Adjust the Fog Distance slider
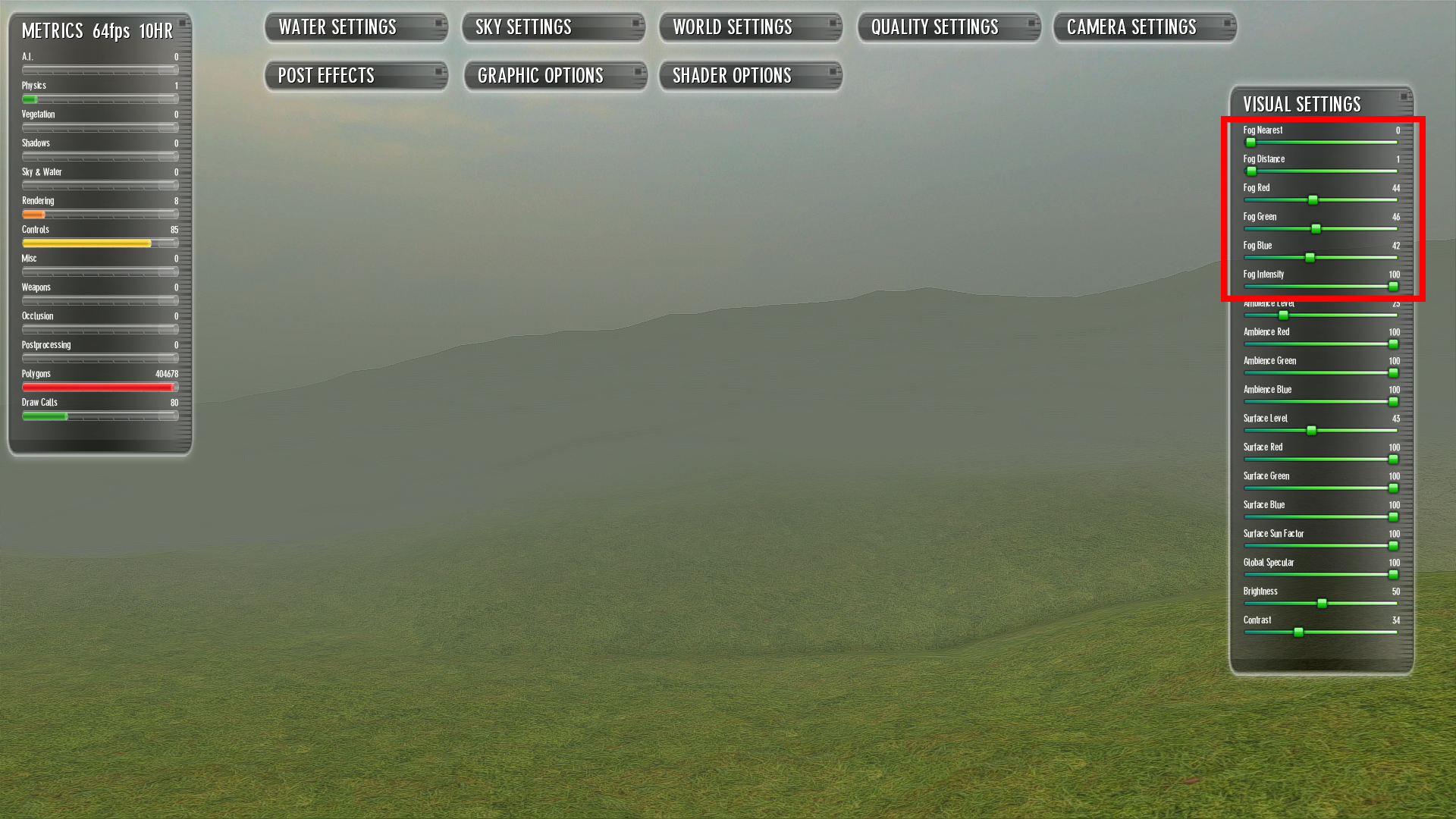Screen dimensions: 1456x819 tap(1251, 171)
